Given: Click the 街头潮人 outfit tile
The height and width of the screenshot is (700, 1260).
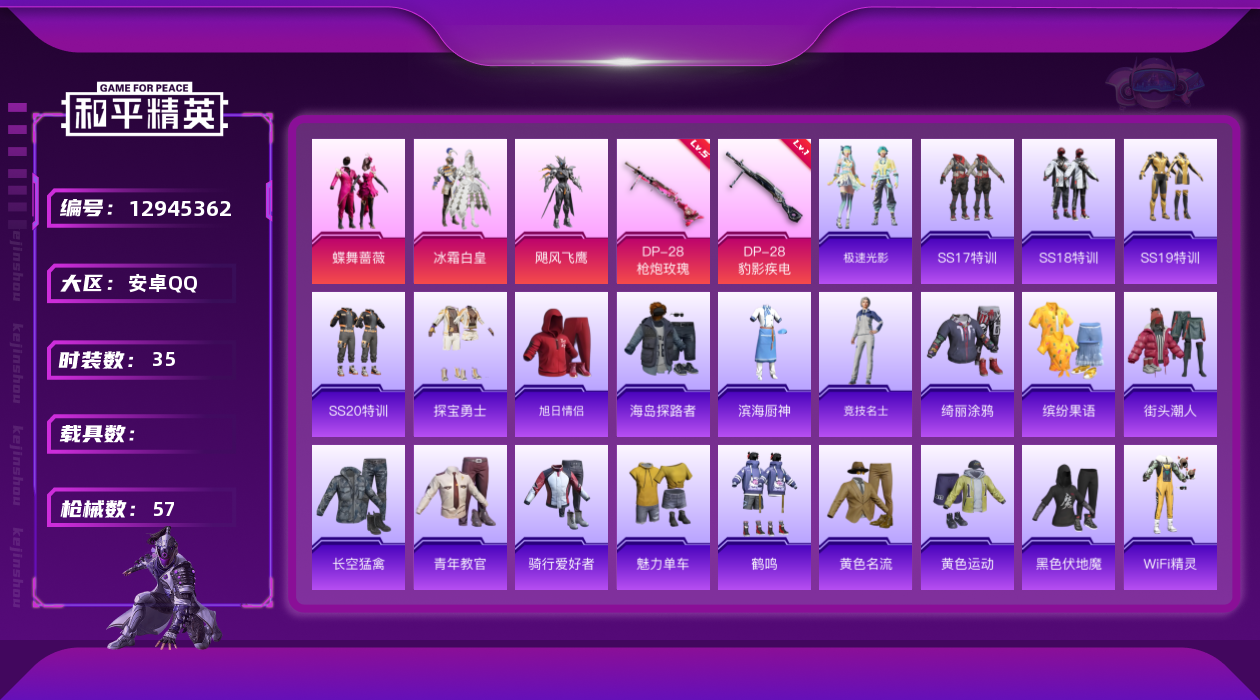Looking at the screenshot, I should pyautogui.click(x=1170, y=364).
